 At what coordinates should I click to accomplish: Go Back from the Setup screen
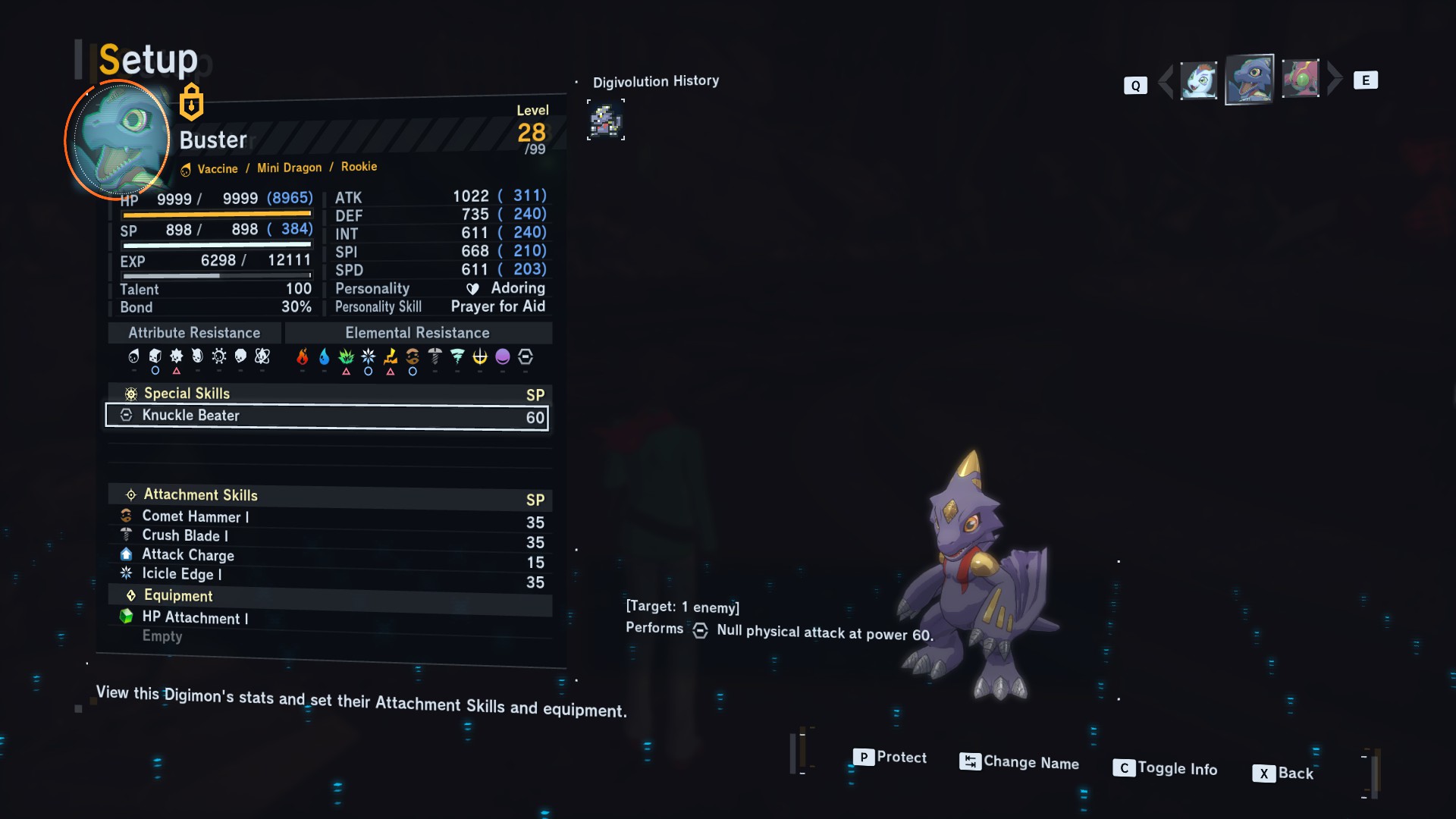1283,773
